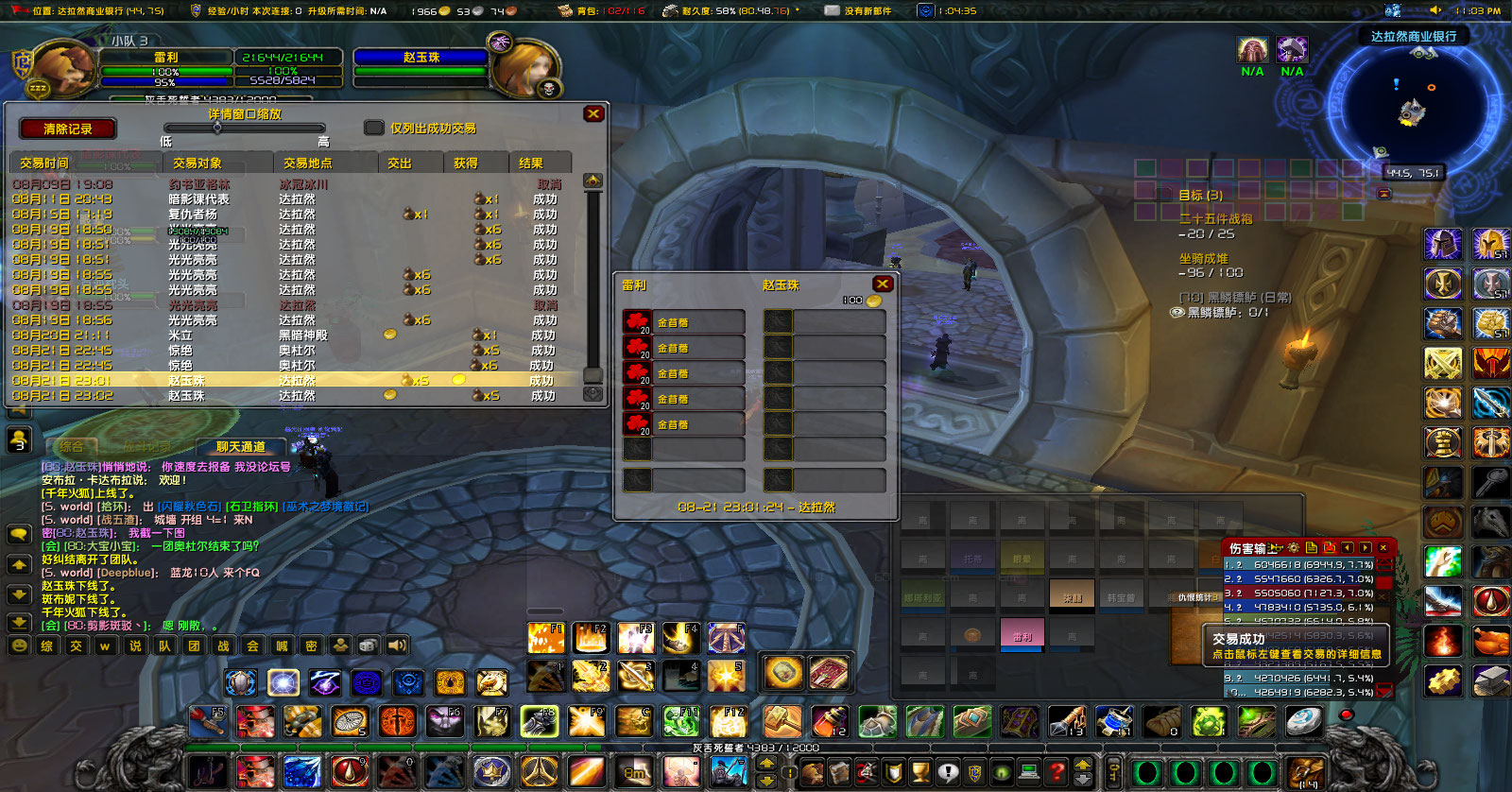Click the 详情窗口缩放 slider handle
The width and height of the screenshot is (1512, 792).
[x=217, y=128]
